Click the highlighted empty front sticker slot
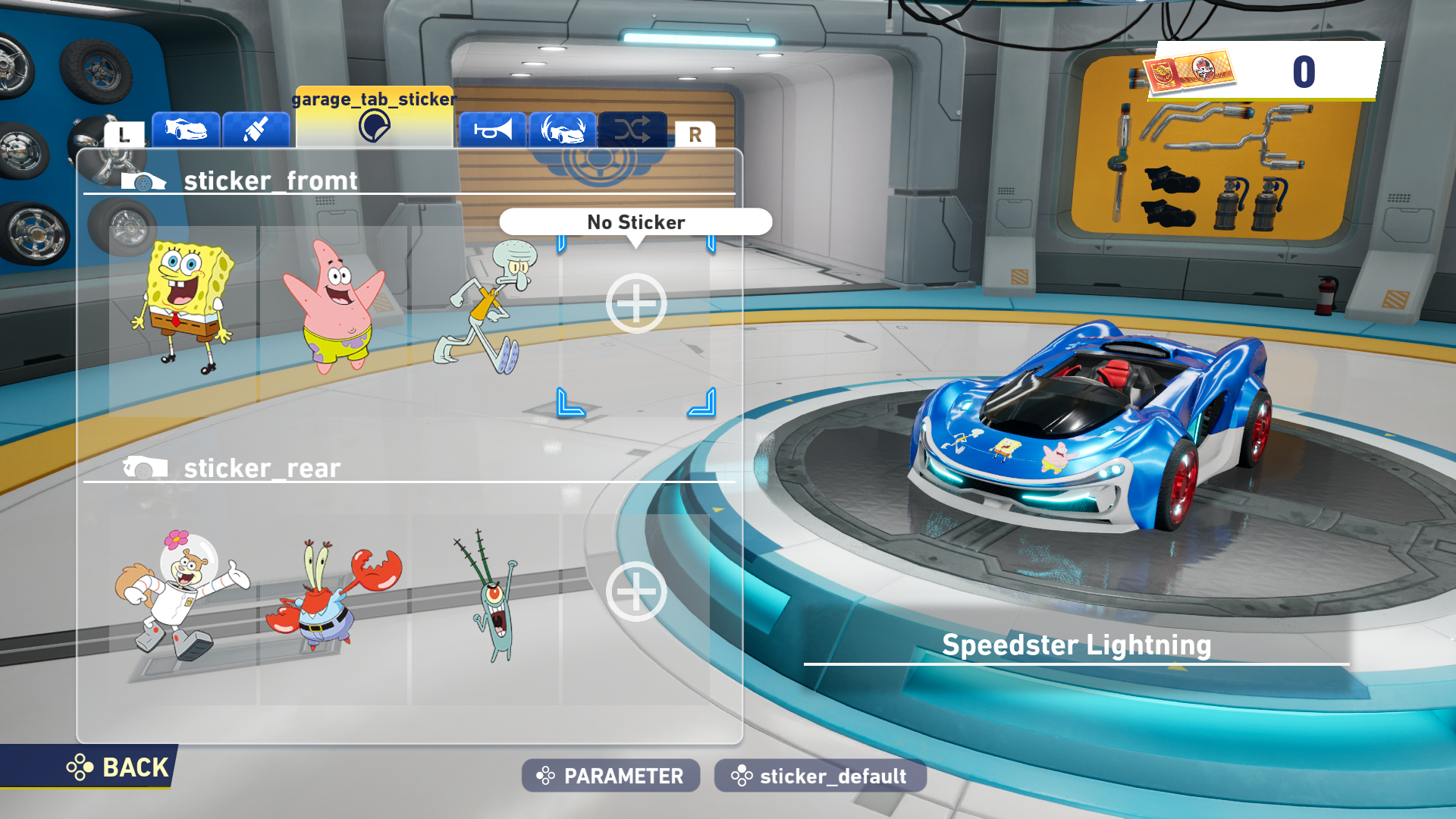1456x819 pixels. pyautogui.click(x=636, y=304)
